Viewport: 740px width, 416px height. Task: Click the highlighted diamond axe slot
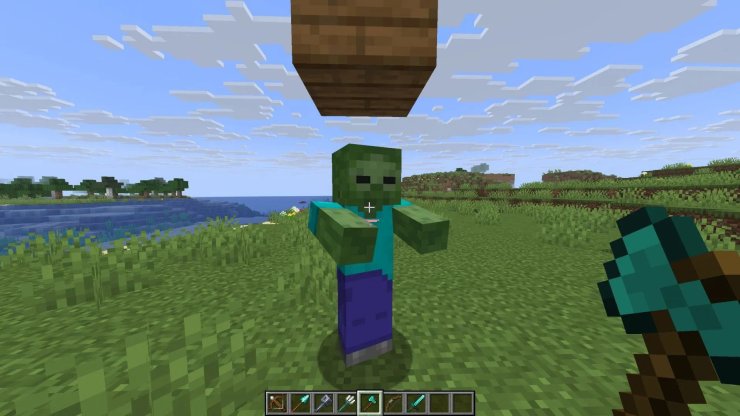click(x=370, y=402)
